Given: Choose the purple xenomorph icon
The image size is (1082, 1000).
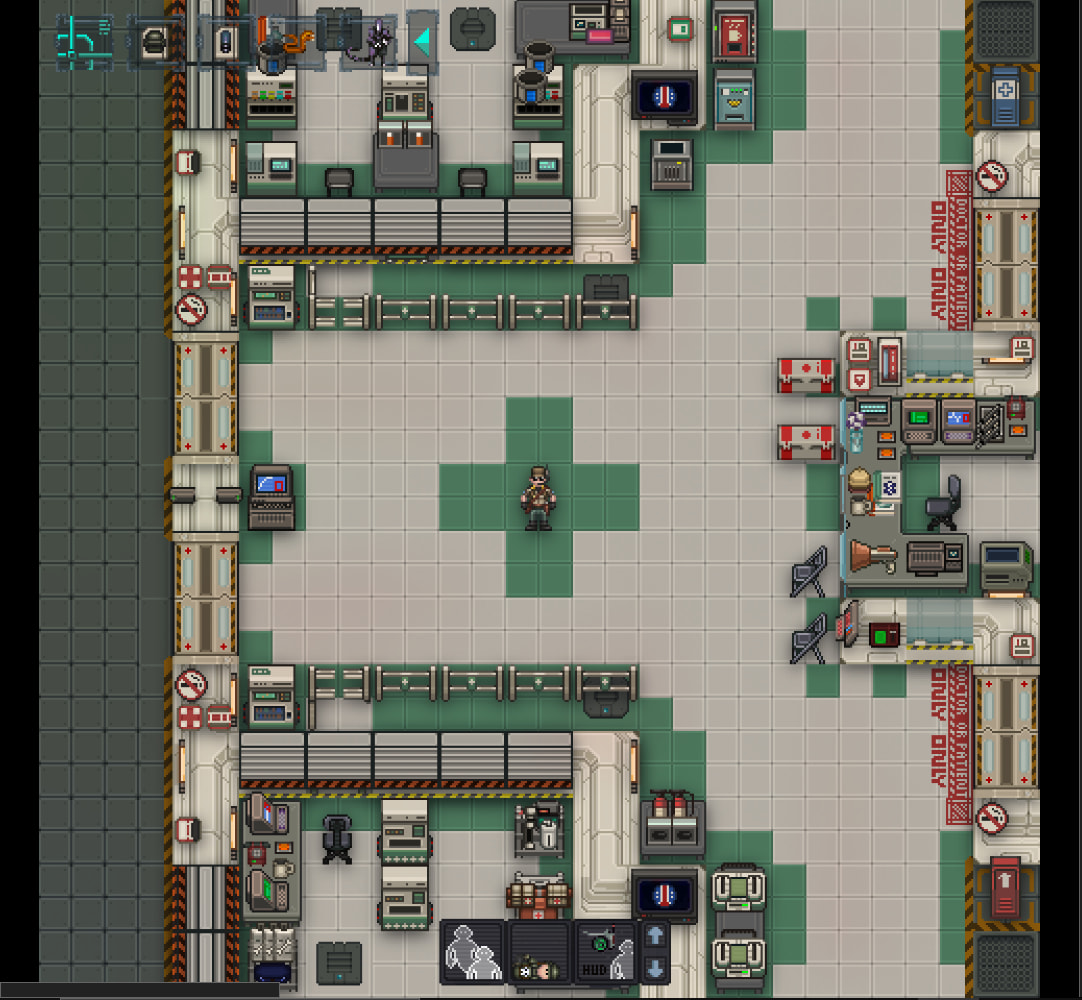Looking at the screenshot, I should (x=377, y=42).
